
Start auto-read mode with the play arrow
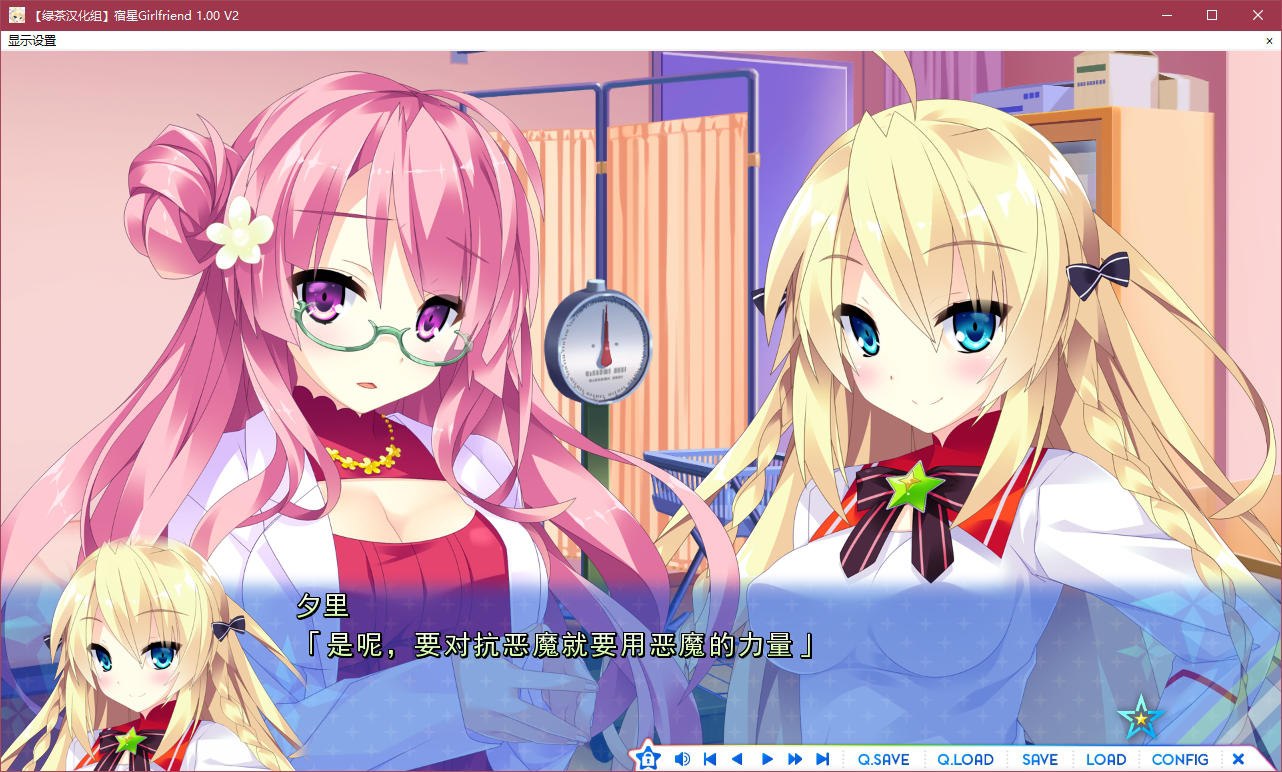click(765, 758)
